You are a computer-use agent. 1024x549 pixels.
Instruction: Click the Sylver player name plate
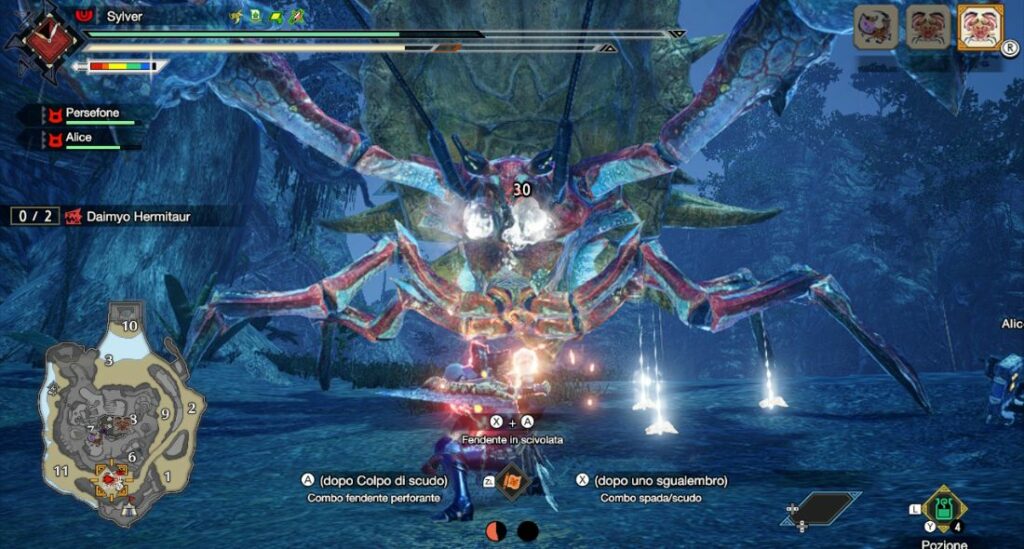click(125, 17)
